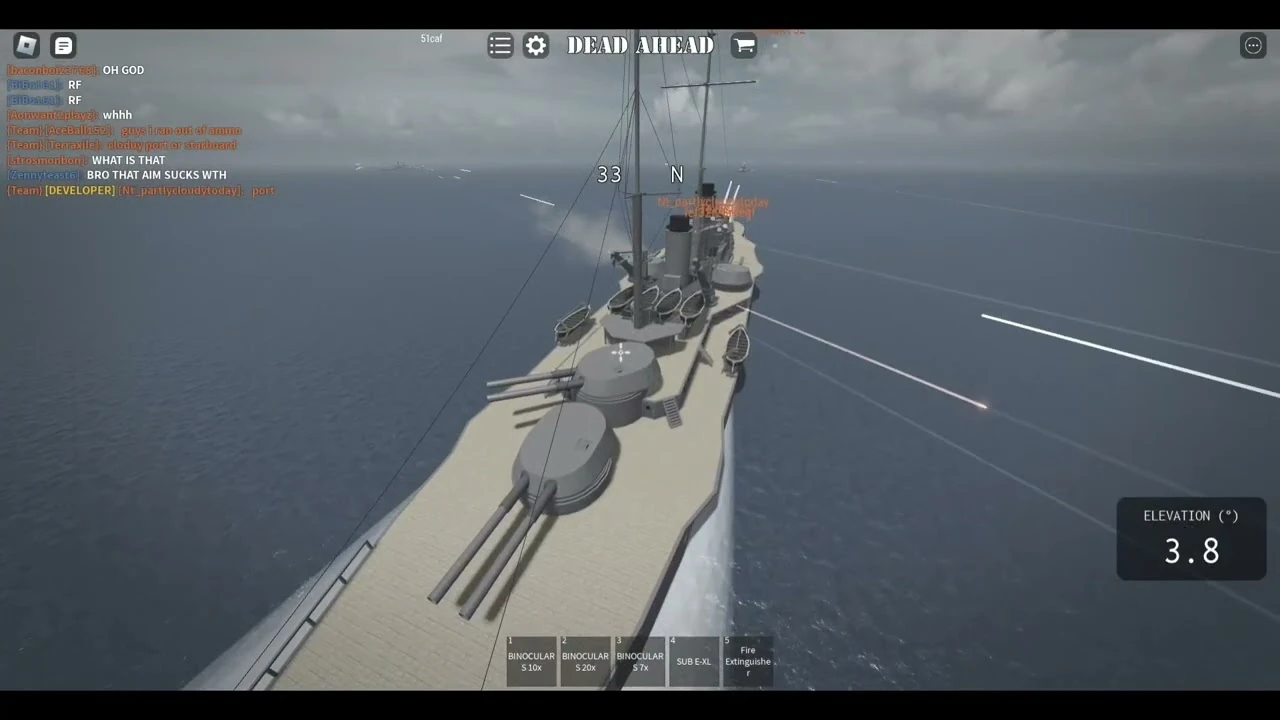Click the DEVELOPER tag in chat
This screenshot has height=720, width=1280.
tap(79, 190)
